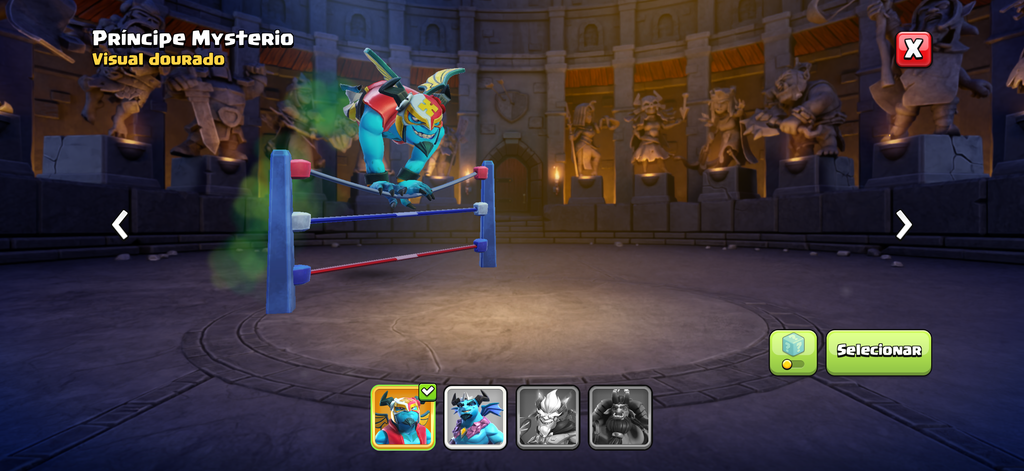Choose the blue horned default skin thumbnail
The height and width of the screenshot is (471, 1024).
coord(476,417)
